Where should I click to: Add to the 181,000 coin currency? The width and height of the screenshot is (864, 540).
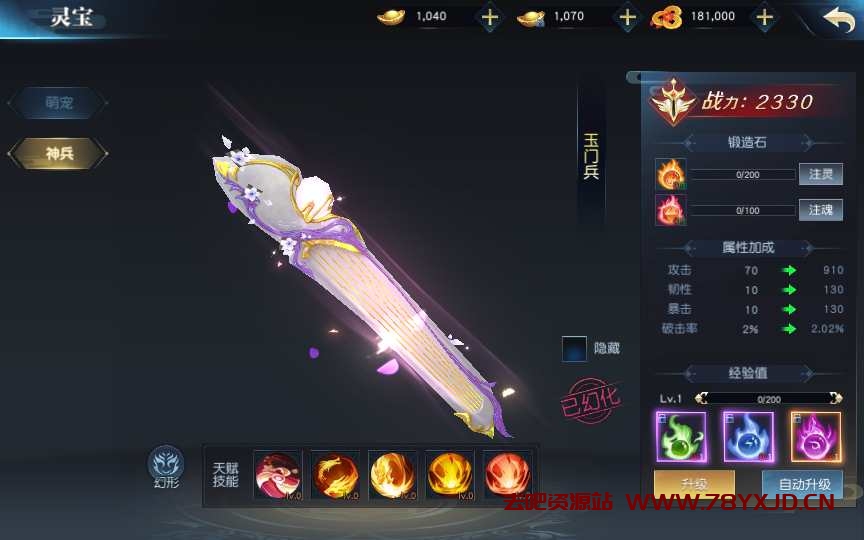[x=765, y=17]
